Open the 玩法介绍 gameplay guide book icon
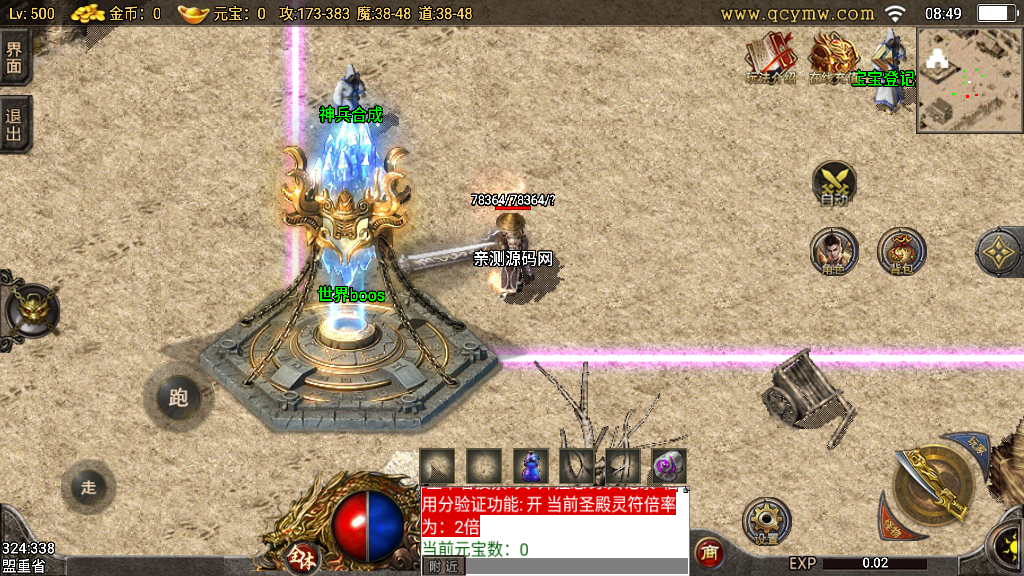The image size is (1024, 576). coord(770,58)
